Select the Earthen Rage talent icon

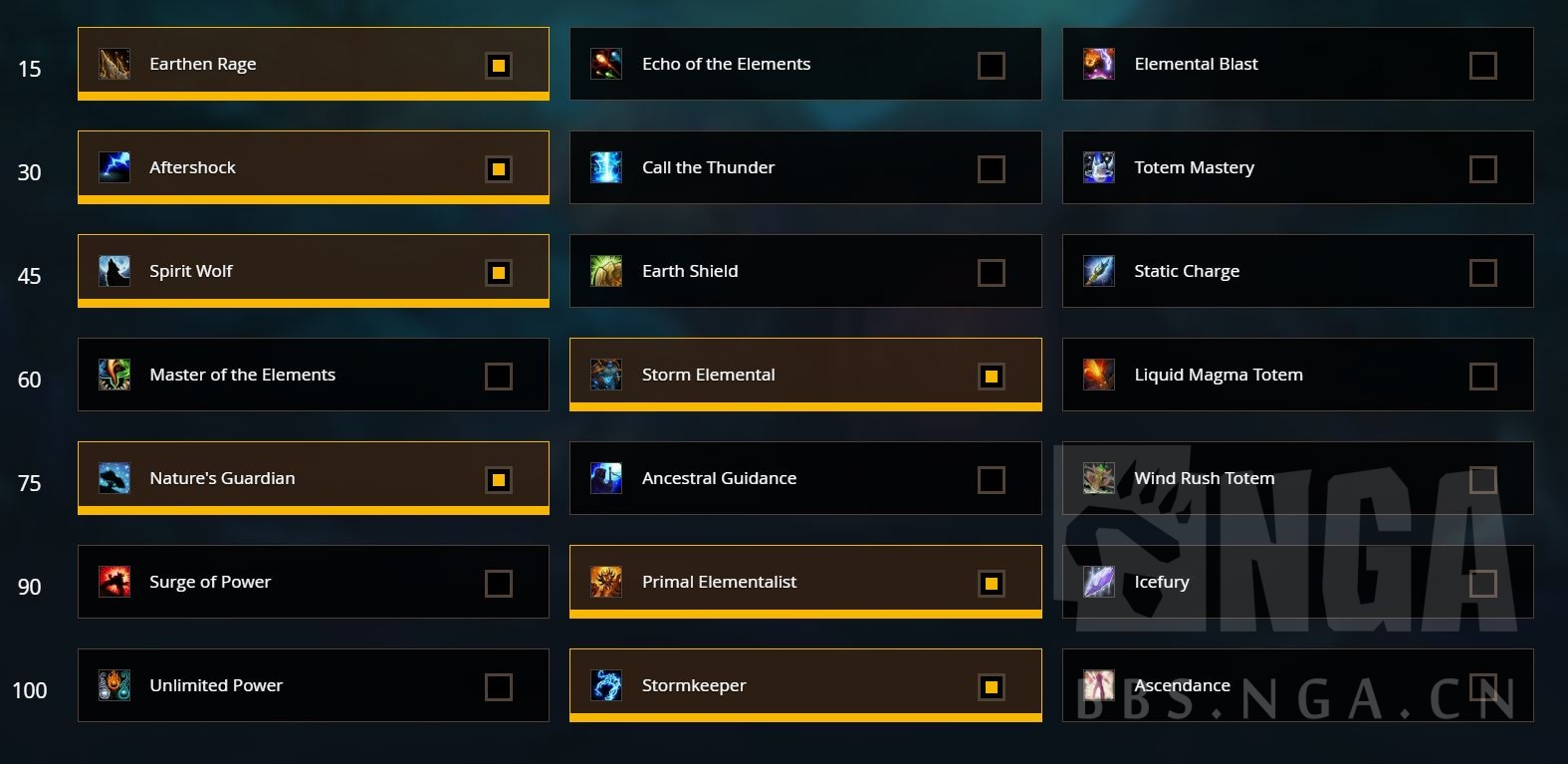click(x=113, y=64)
